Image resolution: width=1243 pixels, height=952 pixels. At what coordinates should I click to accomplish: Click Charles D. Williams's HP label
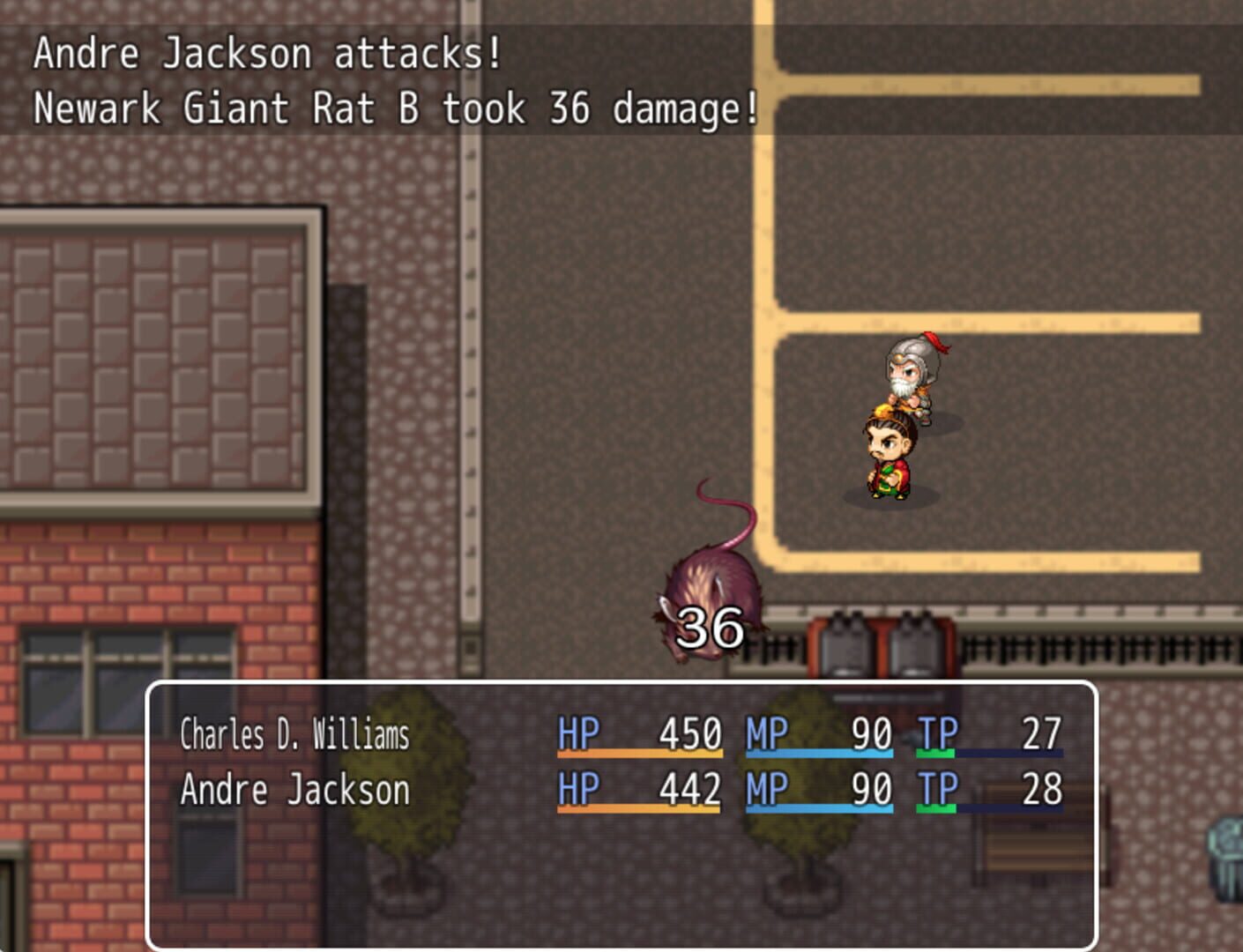pos(577,732)
